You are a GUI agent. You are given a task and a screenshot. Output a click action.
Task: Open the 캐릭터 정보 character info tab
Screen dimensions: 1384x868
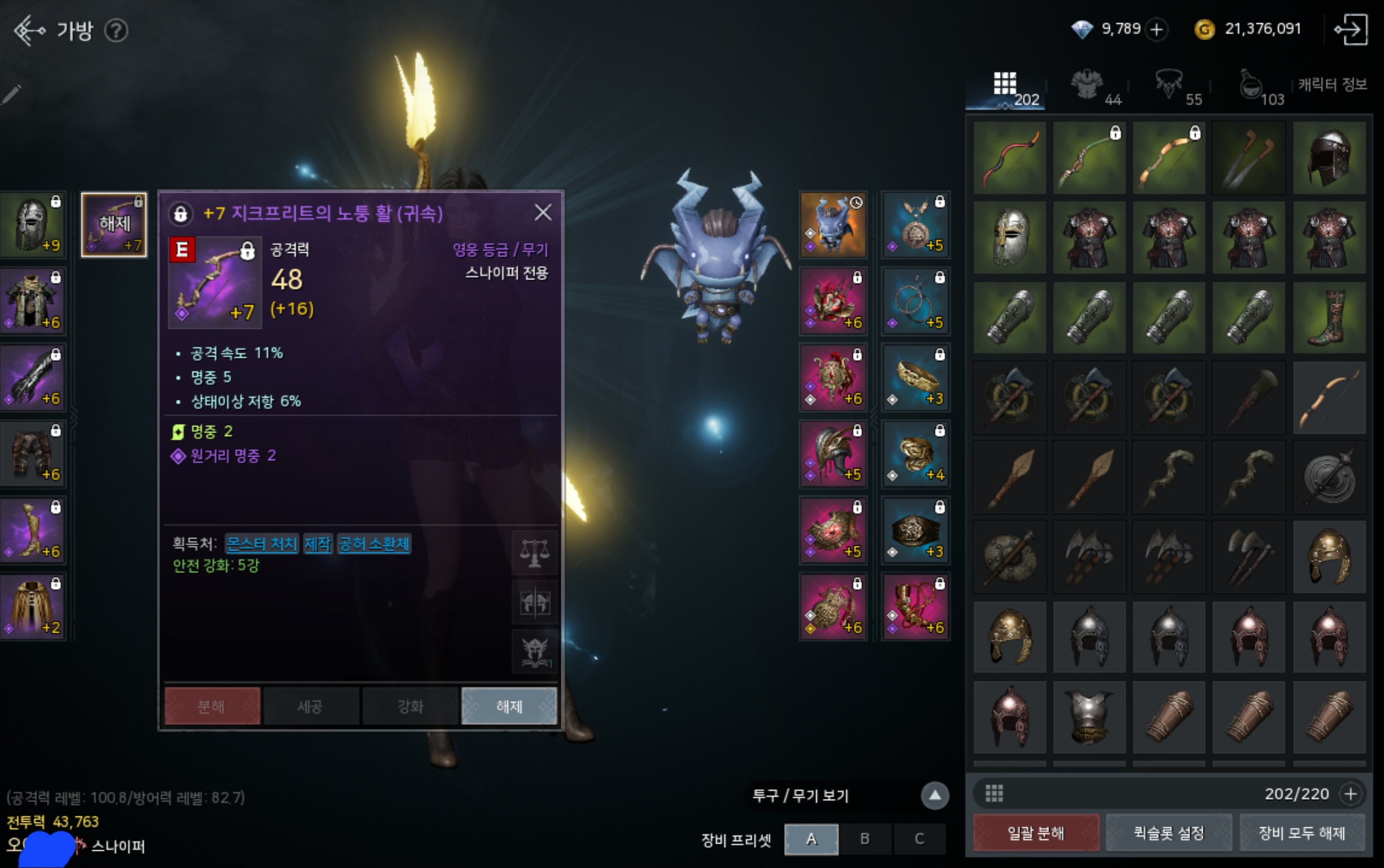(x=1332, y=85)
